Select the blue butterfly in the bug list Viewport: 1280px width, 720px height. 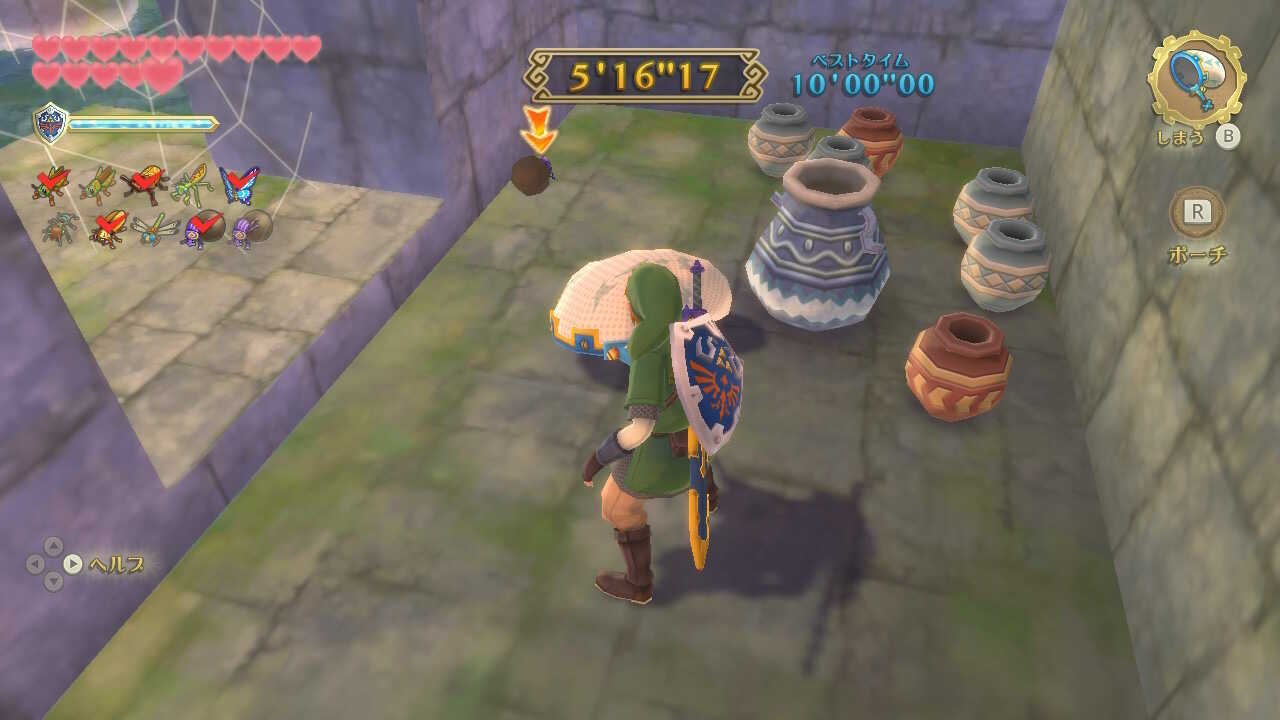237,185
